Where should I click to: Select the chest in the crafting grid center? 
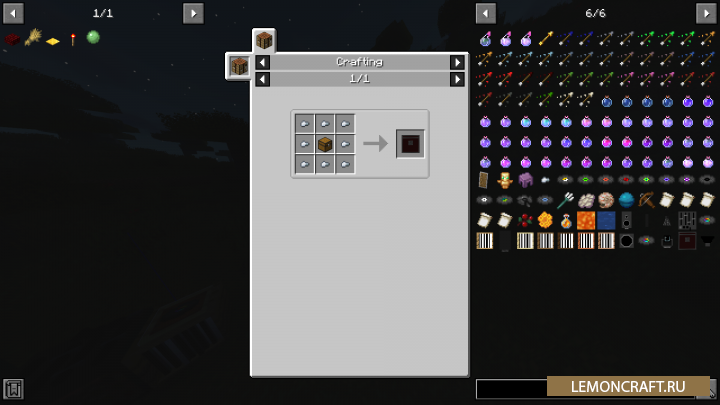click(325, 144)
